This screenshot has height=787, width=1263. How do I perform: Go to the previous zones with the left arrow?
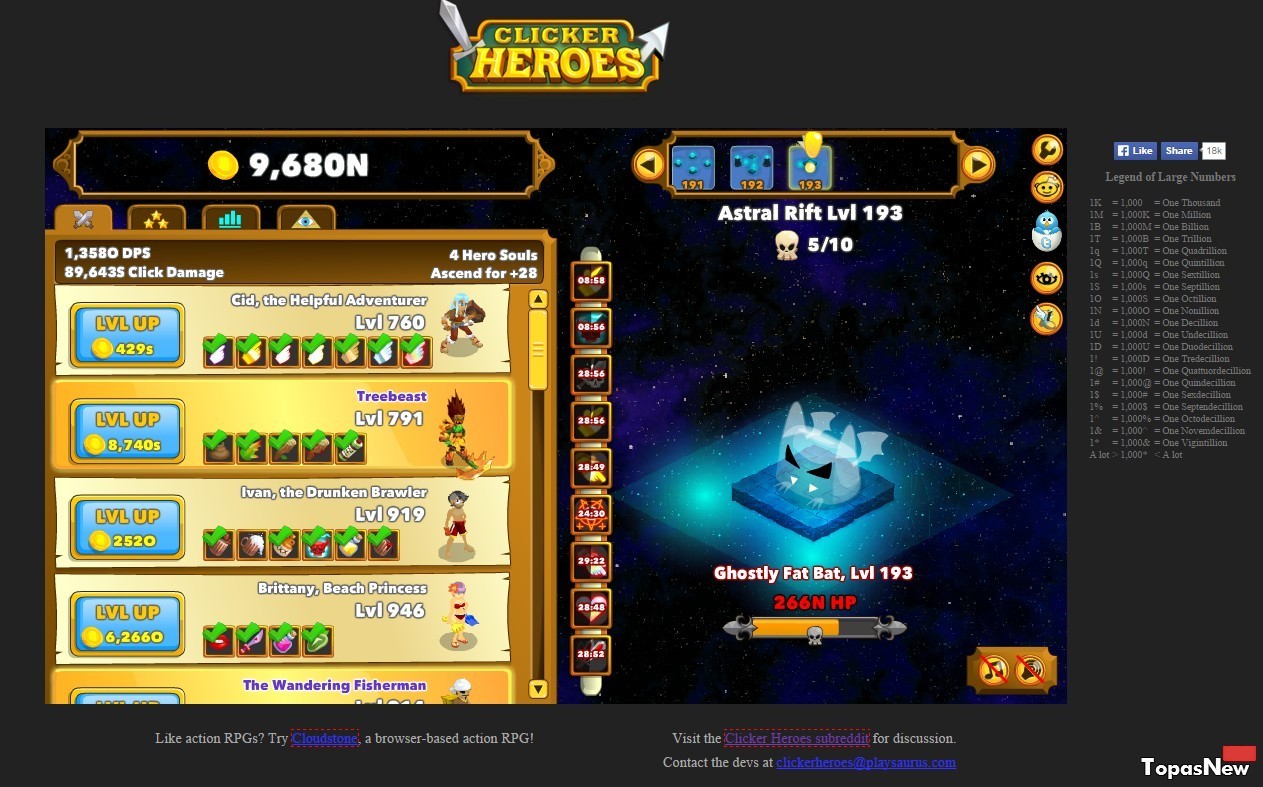tap(649, 164)
